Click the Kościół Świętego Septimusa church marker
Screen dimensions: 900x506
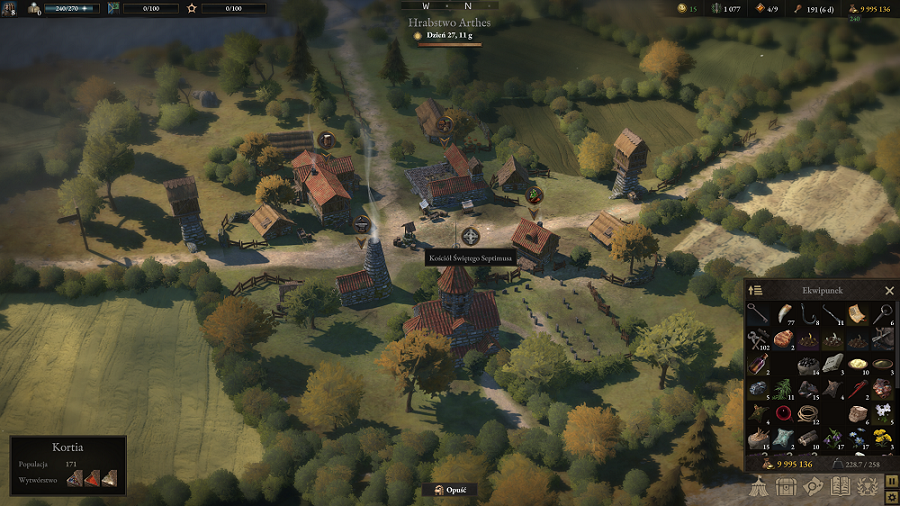[470, 237]
